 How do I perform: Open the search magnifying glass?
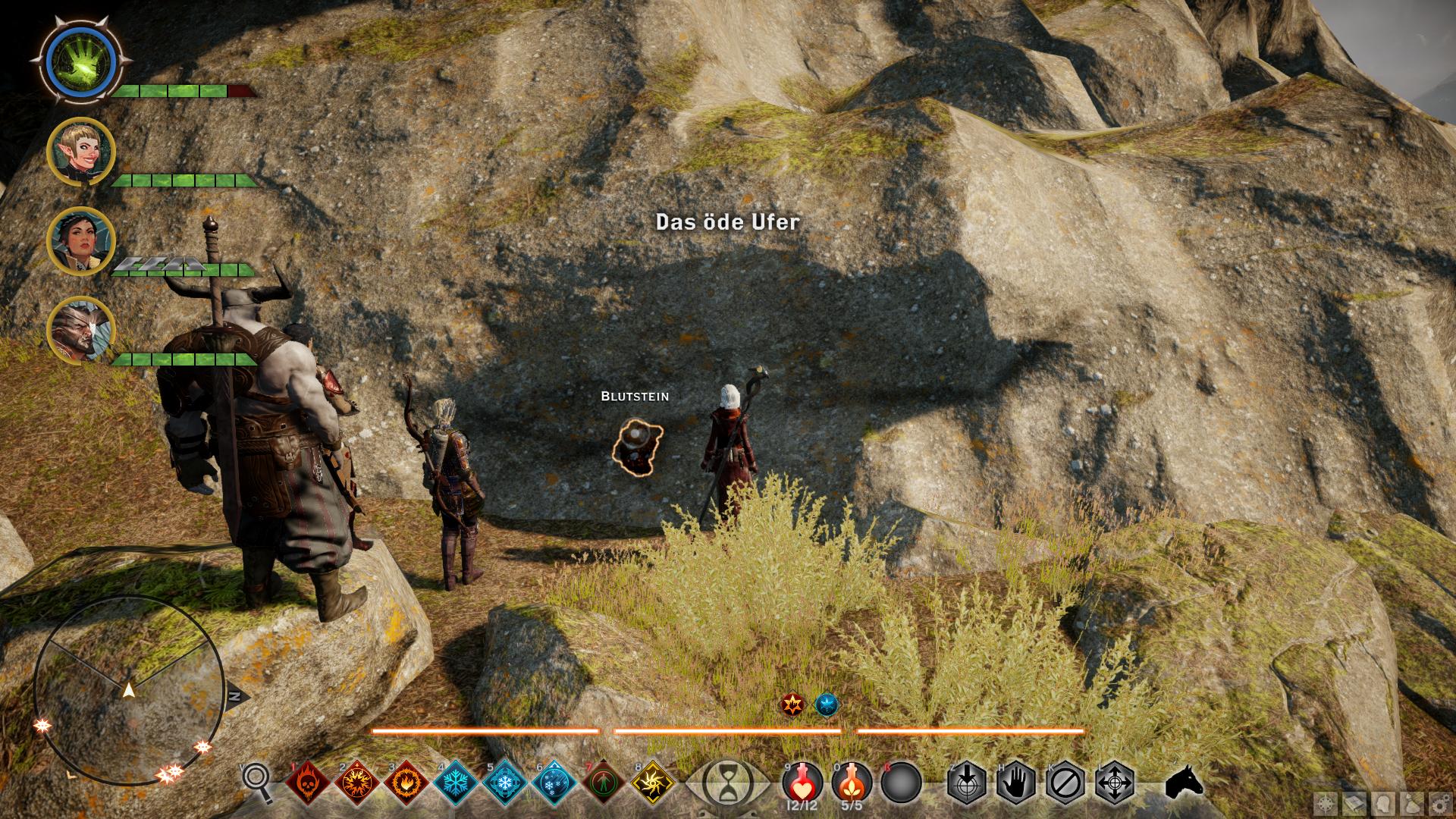coord(258,781)
